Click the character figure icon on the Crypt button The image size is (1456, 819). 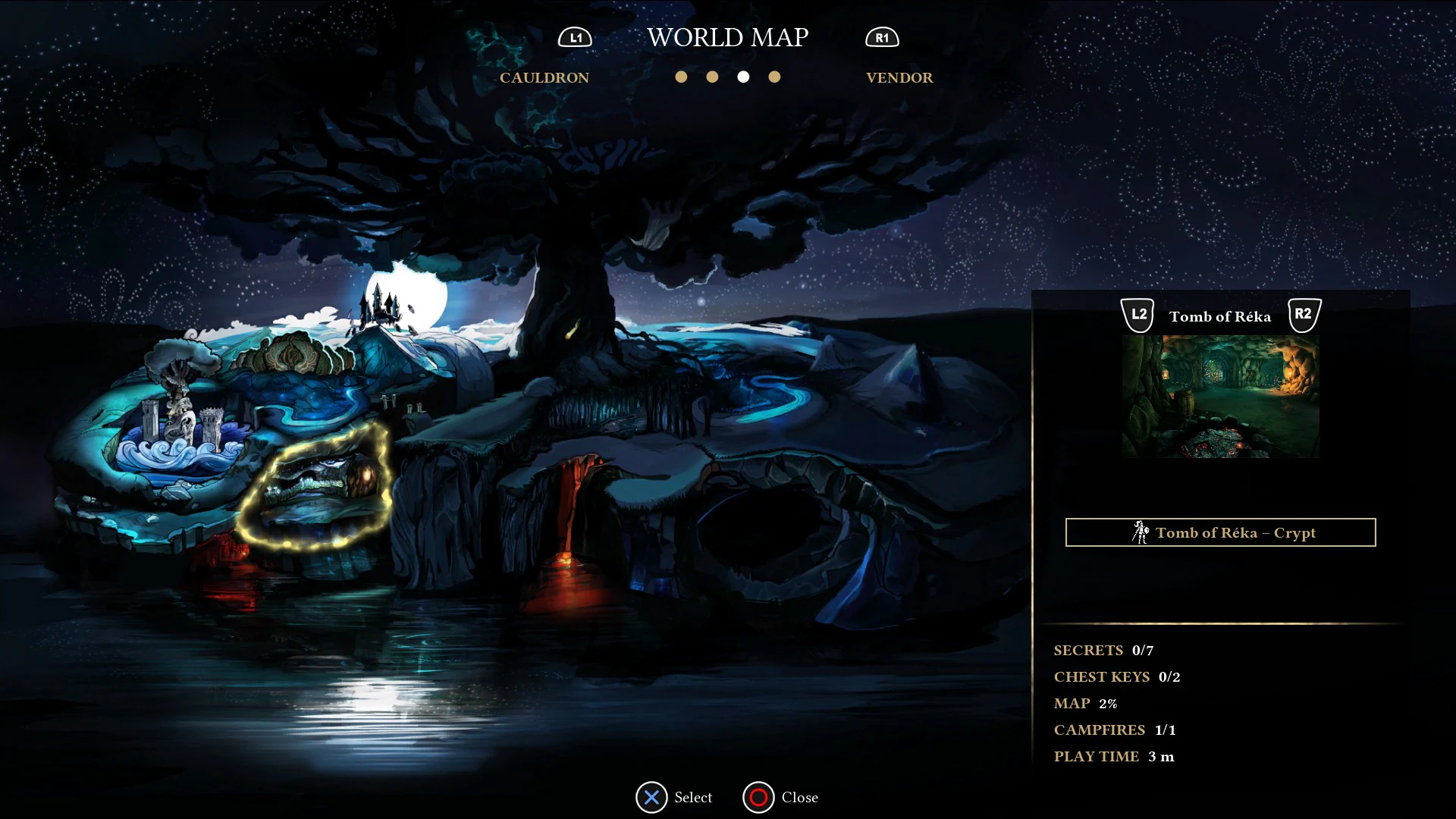(1139, 532)
